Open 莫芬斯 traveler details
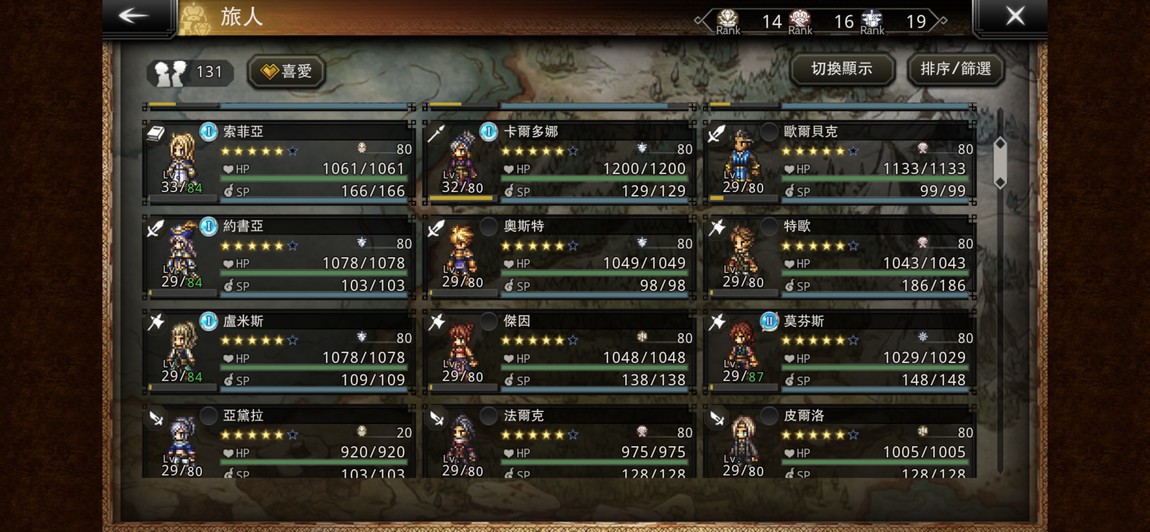1150x532 pixels. (x=839, y=350)
